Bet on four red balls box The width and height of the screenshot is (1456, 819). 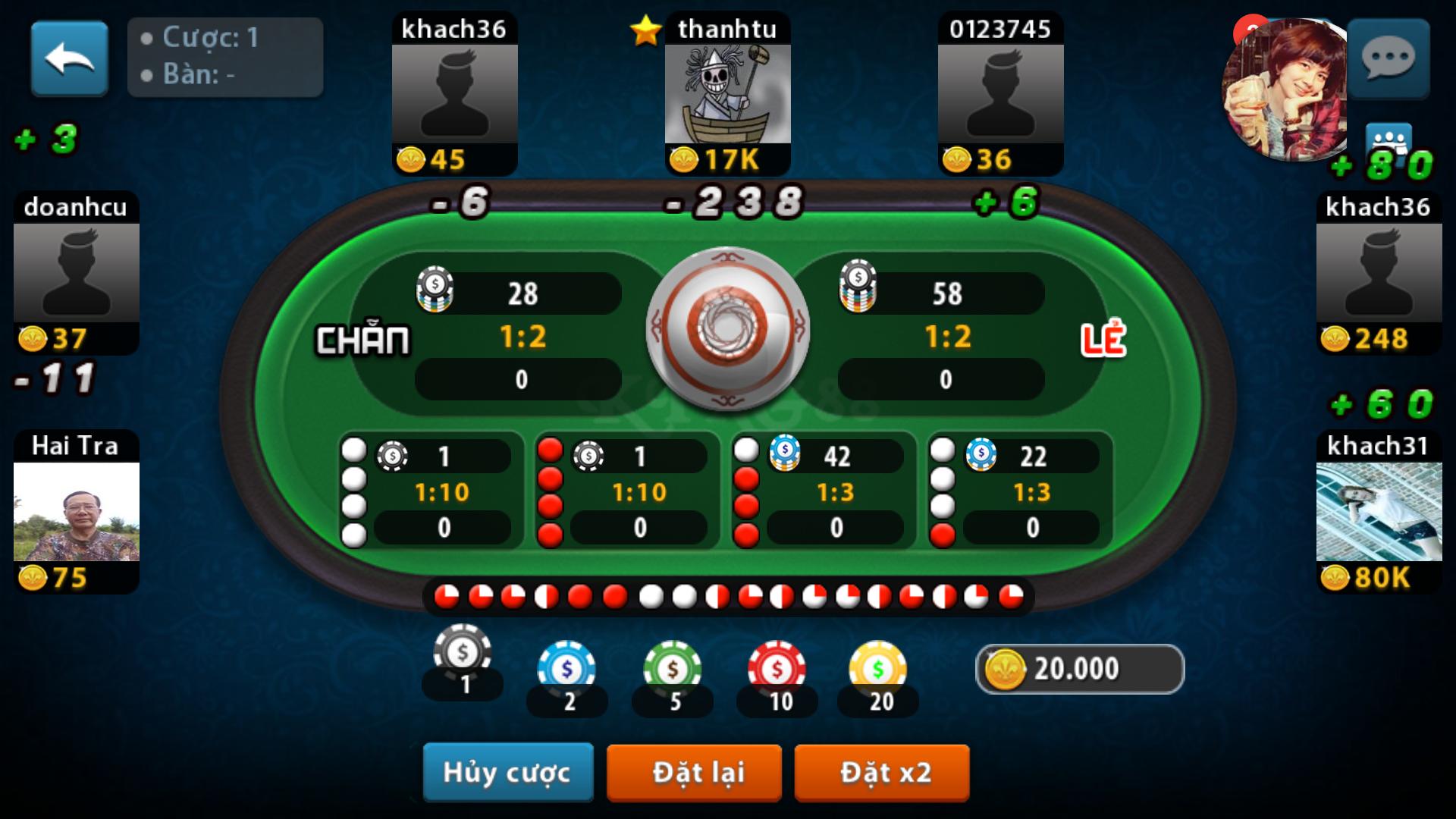[x=627, y=491]
